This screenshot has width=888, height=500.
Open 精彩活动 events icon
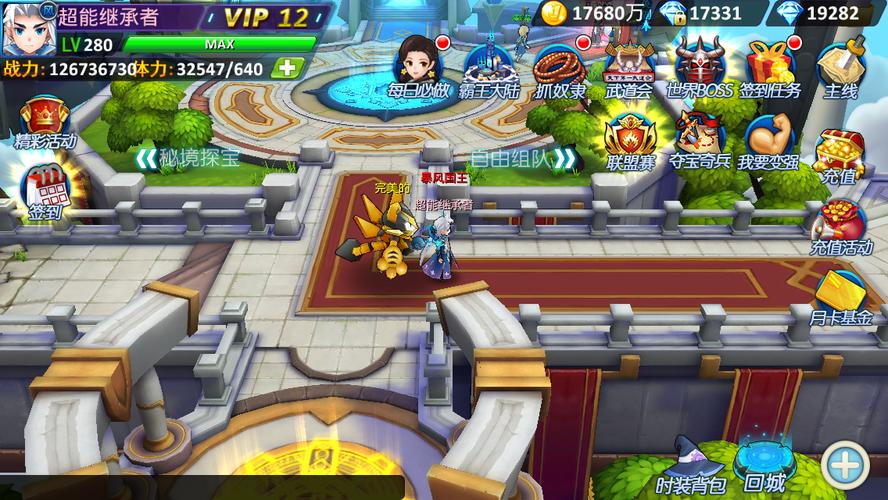[44, 122]
